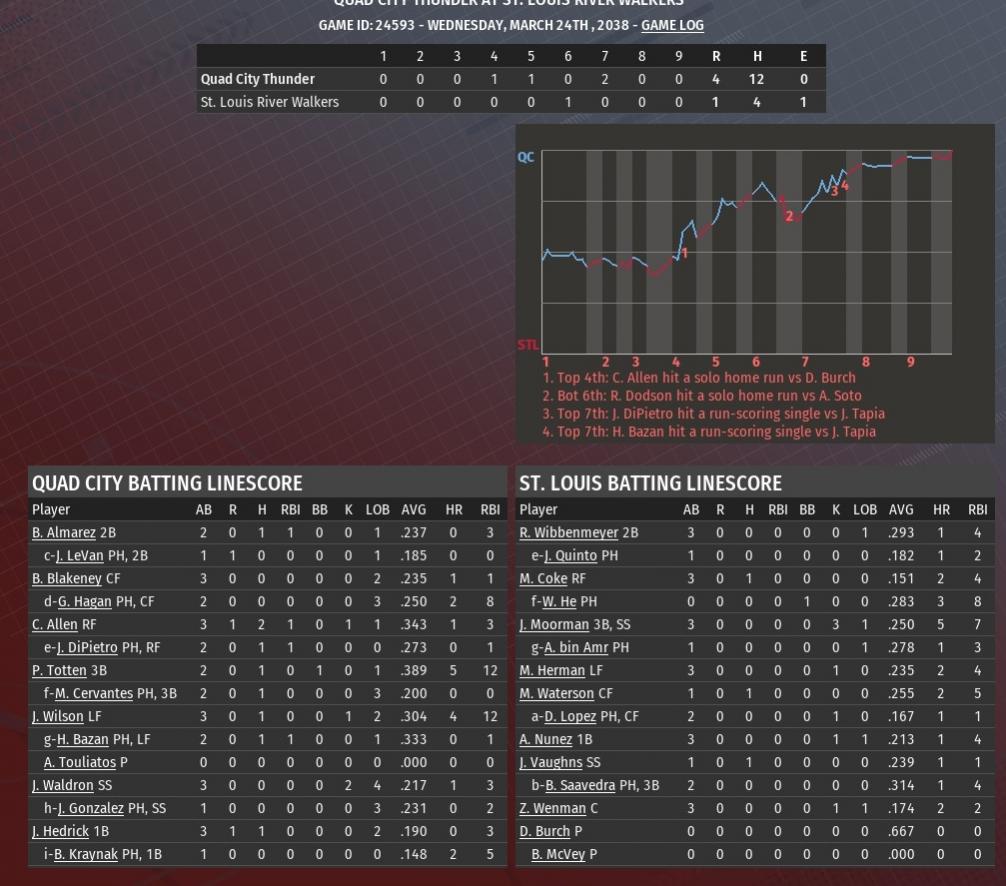This screenshot has width=1006, height=886.
Task: Open B. Almarez player profile
Action: coord(64,533)
